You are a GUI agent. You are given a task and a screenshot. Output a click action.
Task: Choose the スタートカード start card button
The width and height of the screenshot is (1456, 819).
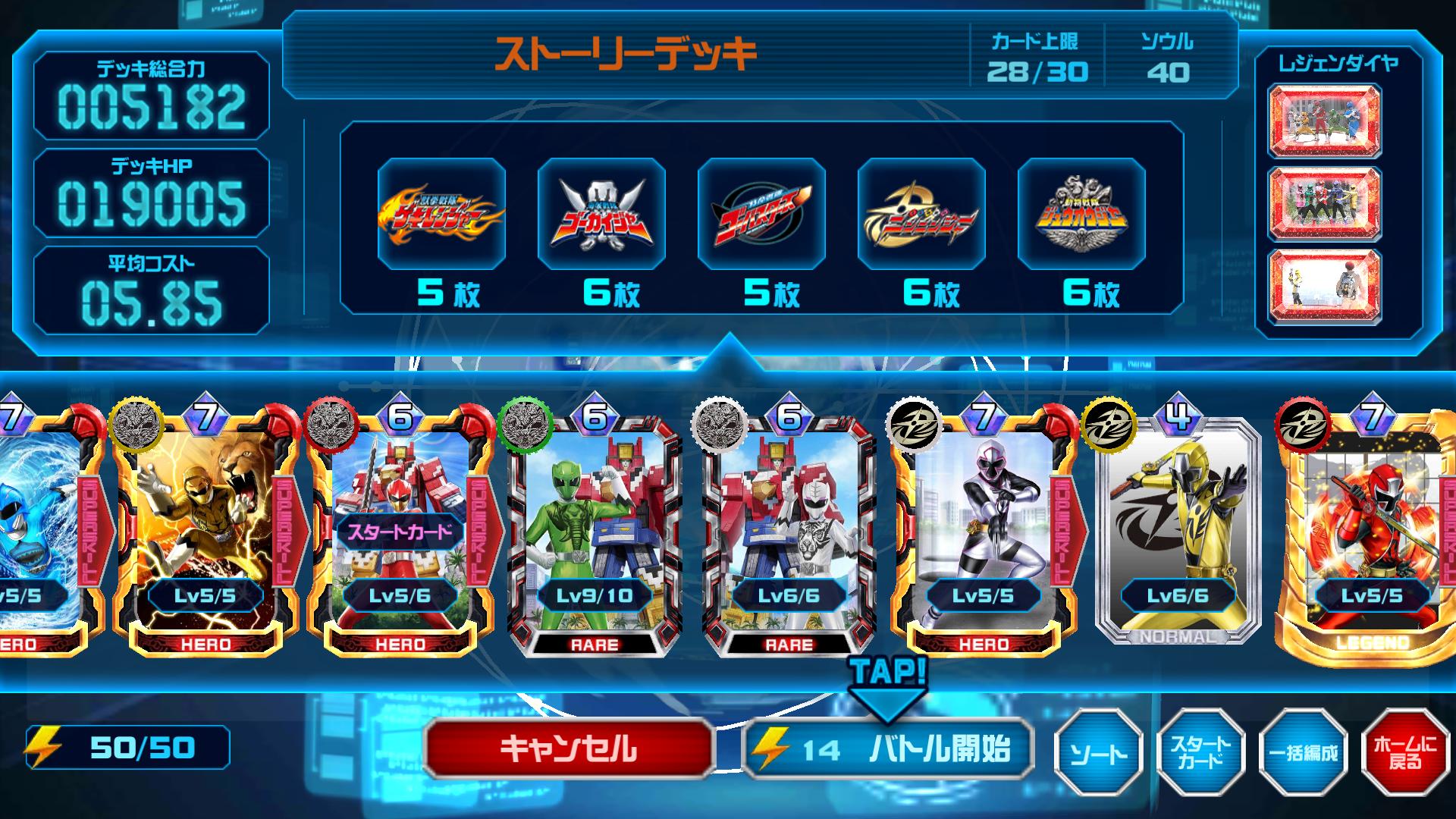click(1200, 752)
